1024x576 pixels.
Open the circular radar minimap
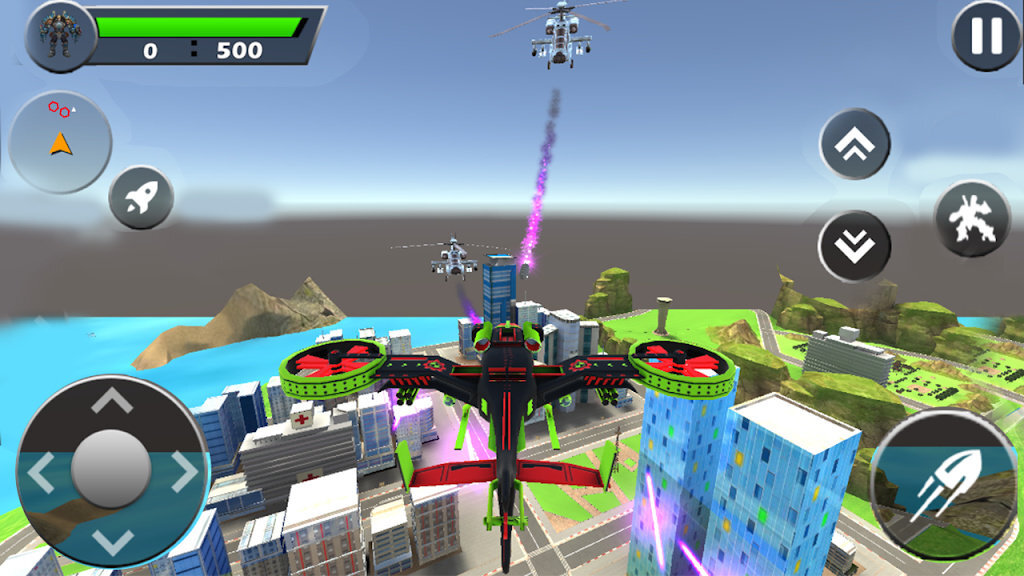point(60,142)
